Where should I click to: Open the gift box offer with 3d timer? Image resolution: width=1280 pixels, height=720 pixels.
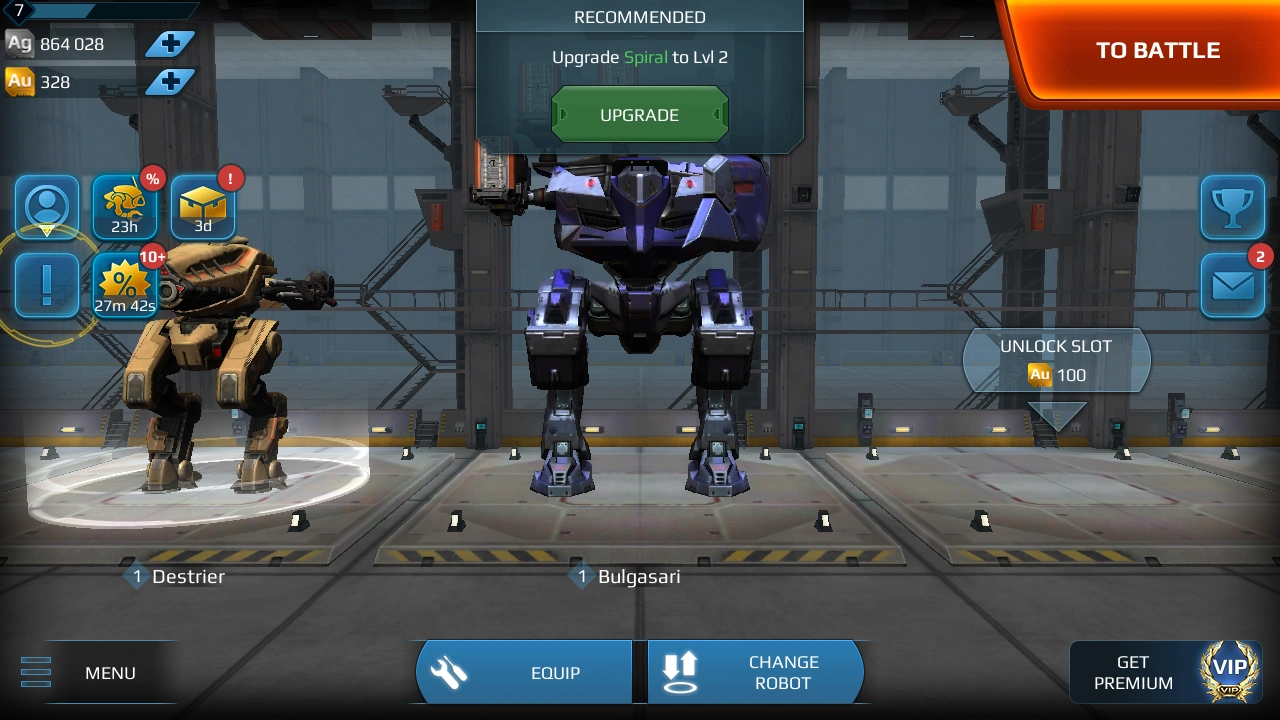point(202,207)
